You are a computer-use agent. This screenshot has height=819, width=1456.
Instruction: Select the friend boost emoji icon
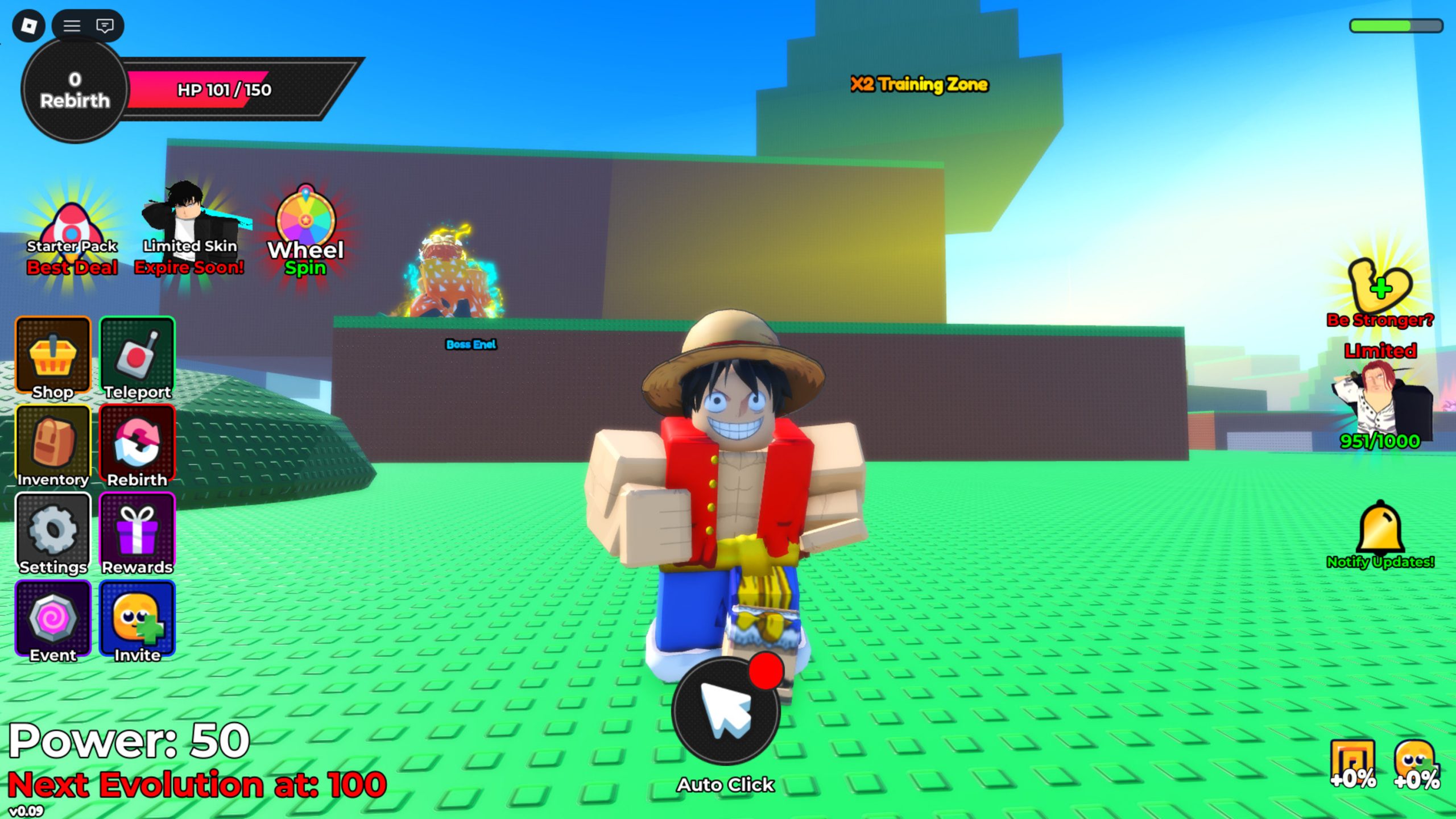(x=1416, y=763)
